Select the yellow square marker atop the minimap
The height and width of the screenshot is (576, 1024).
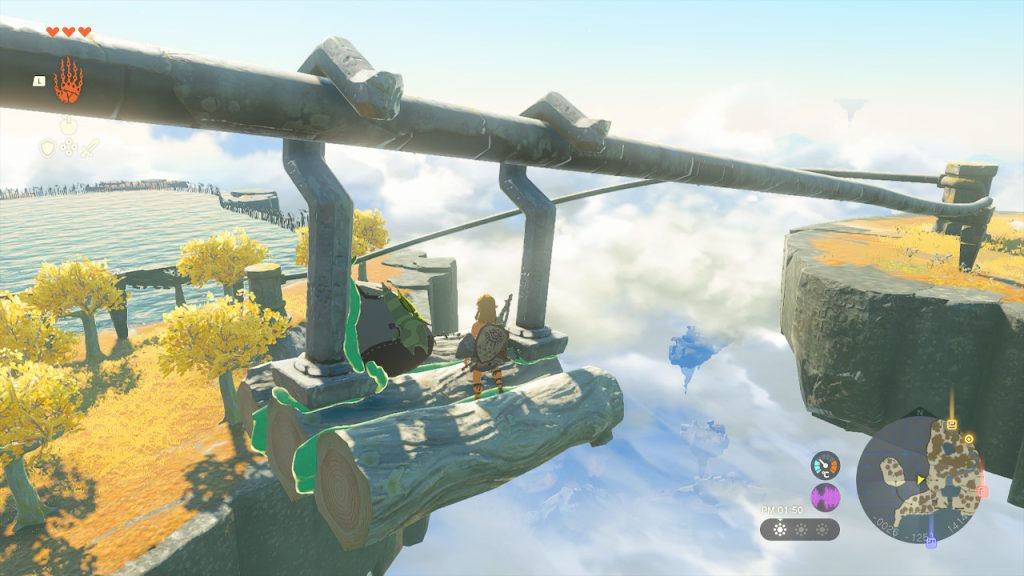point(952,425)
